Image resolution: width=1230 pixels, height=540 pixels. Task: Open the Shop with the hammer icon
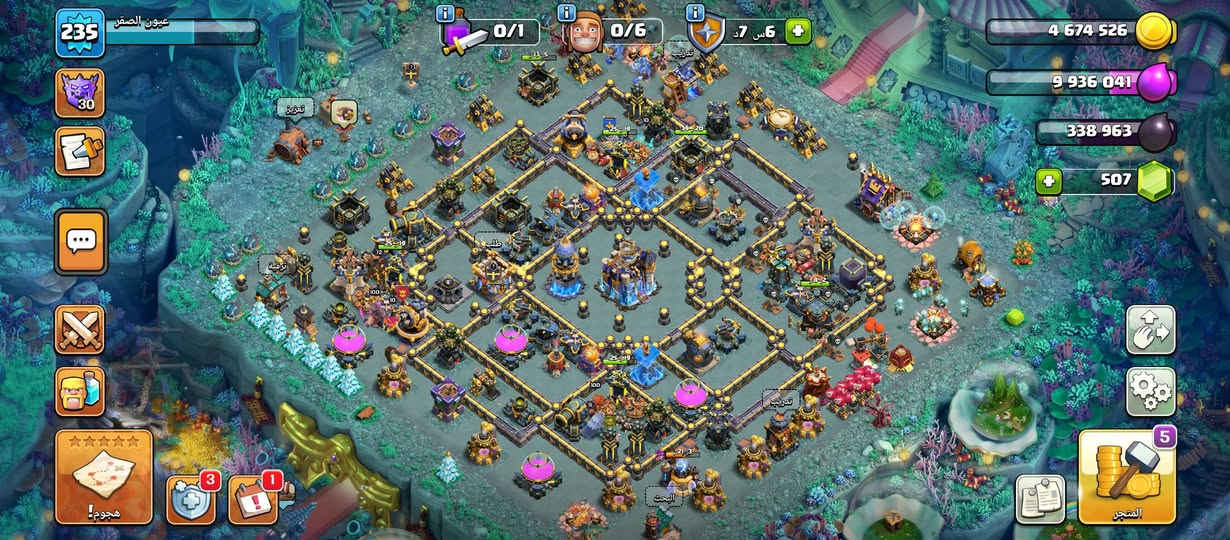point(1128,477)
